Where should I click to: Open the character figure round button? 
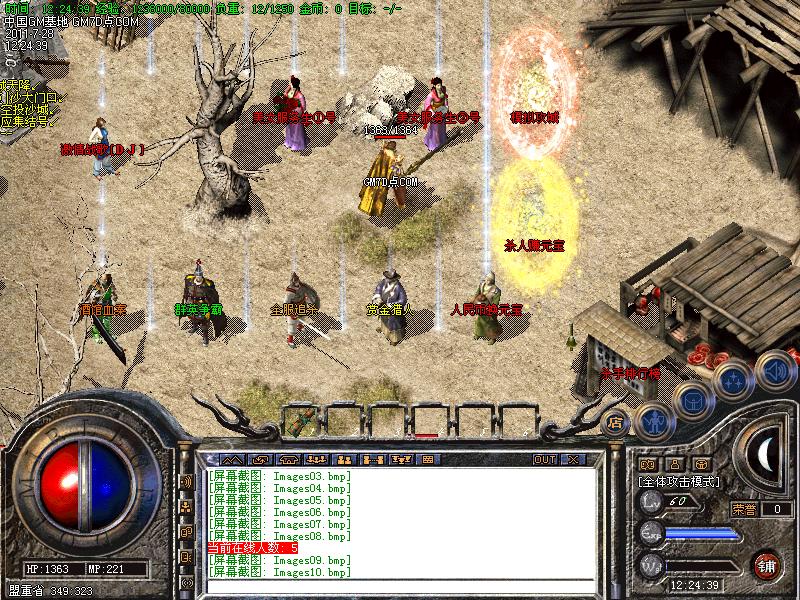pos(654,420)
